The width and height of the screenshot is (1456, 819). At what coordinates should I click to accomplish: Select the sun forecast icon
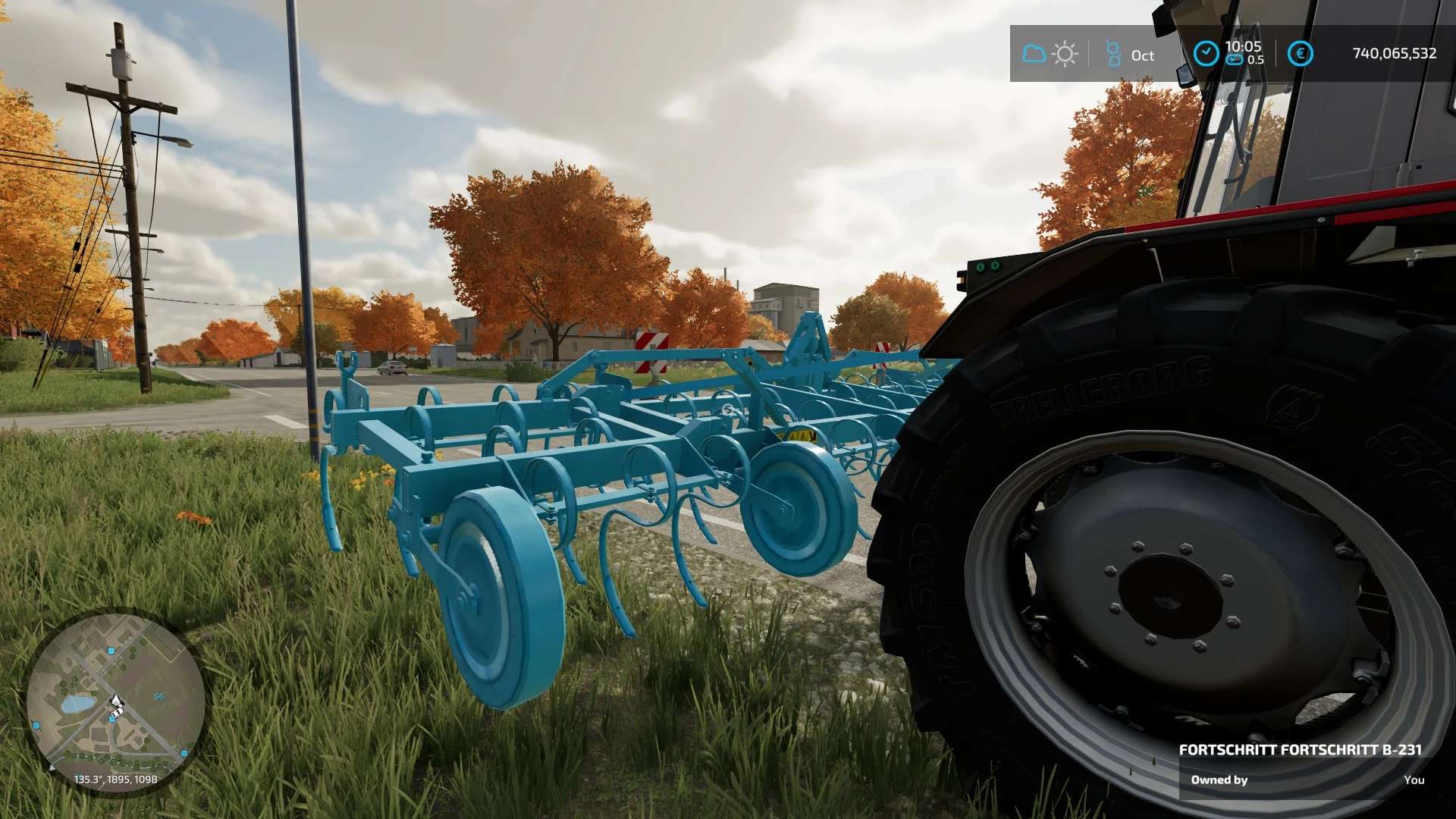tap(1065, 55)
